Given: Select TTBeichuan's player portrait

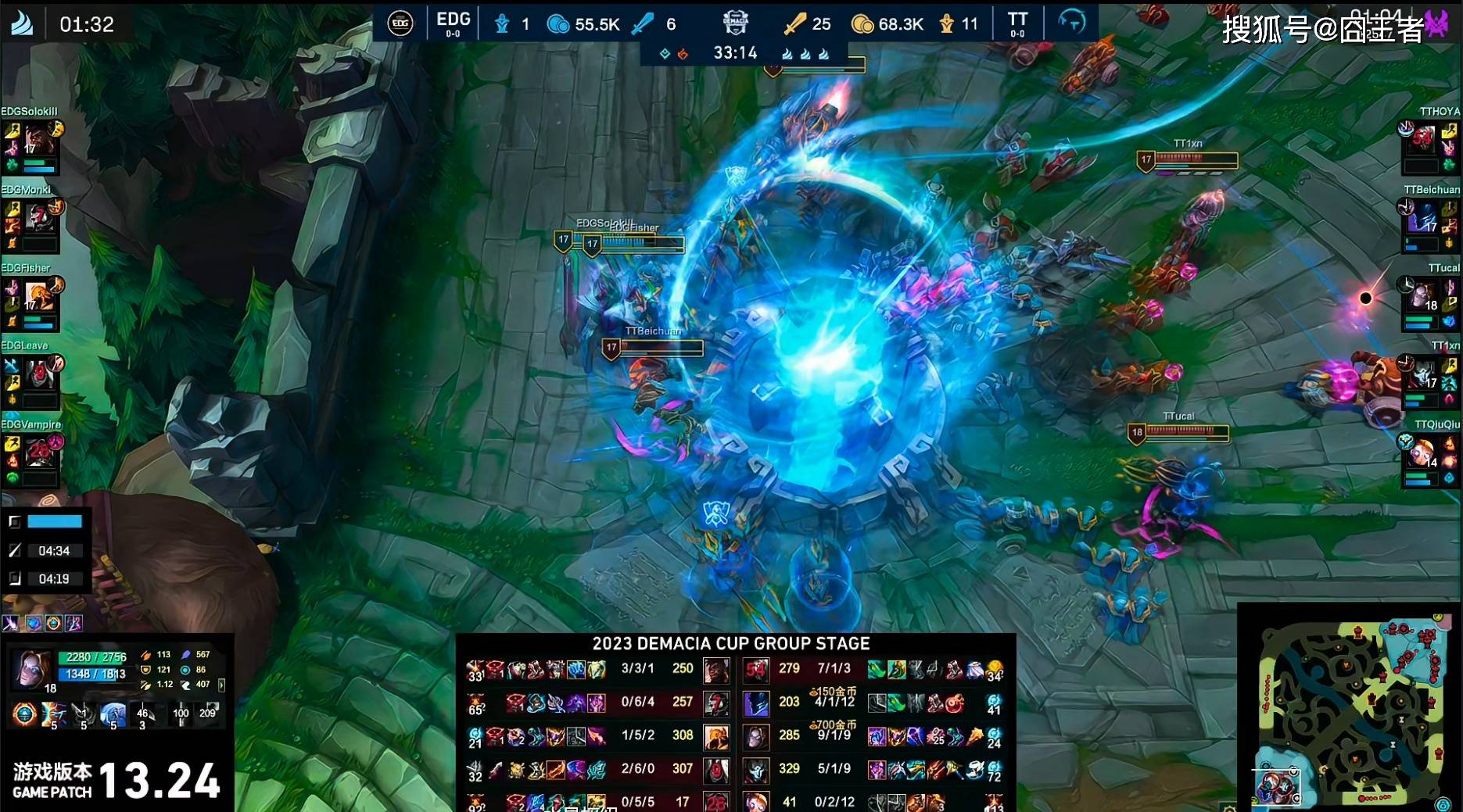Looking at the screenshot, I should tap(1423, 219).
